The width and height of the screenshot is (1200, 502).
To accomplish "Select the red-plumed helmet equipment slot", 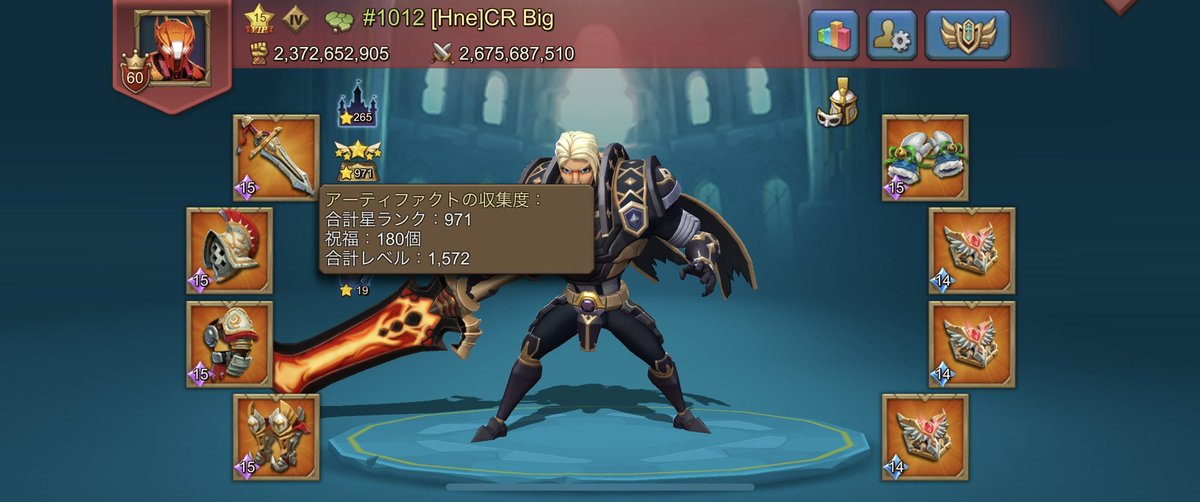I will [229, 250].
